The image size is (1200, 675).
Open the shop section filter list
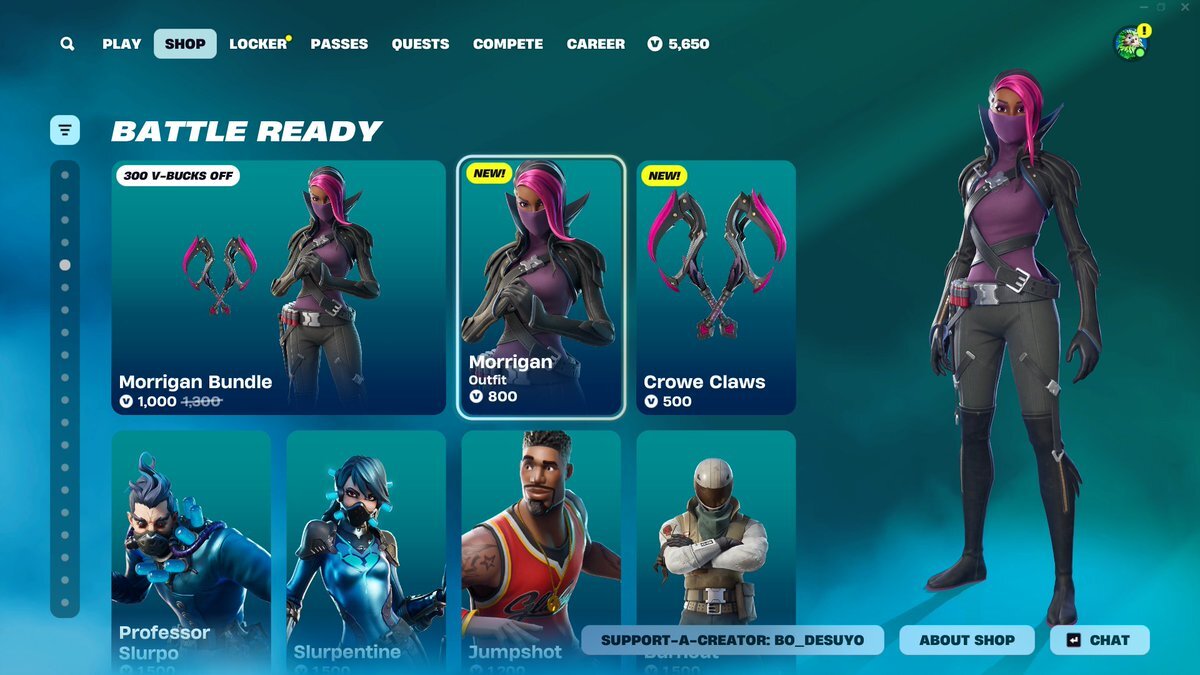pyautogui.click(x=65, y=130)
